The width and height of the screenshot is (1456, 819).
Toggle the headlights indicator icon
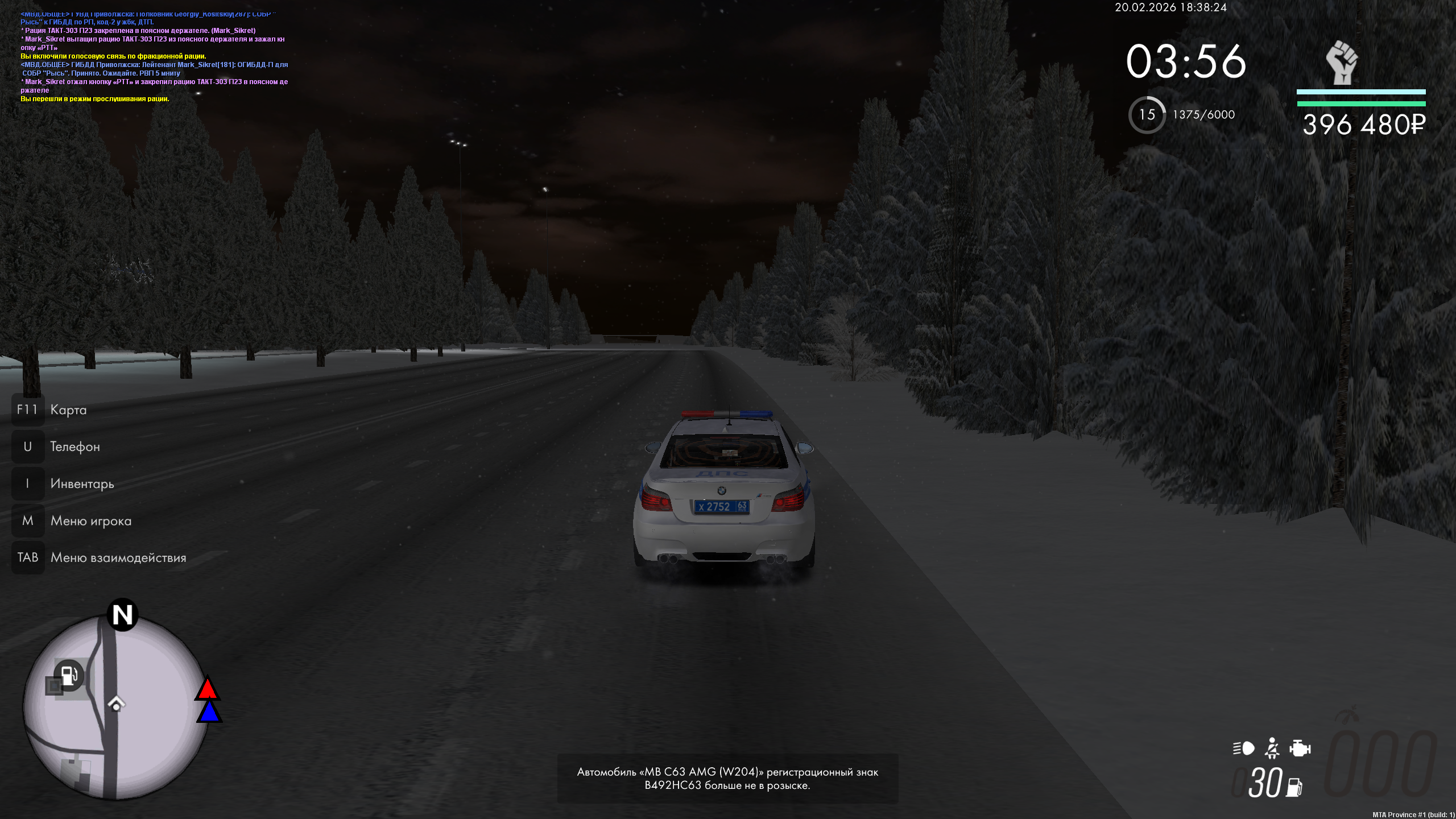[1243, 748]
